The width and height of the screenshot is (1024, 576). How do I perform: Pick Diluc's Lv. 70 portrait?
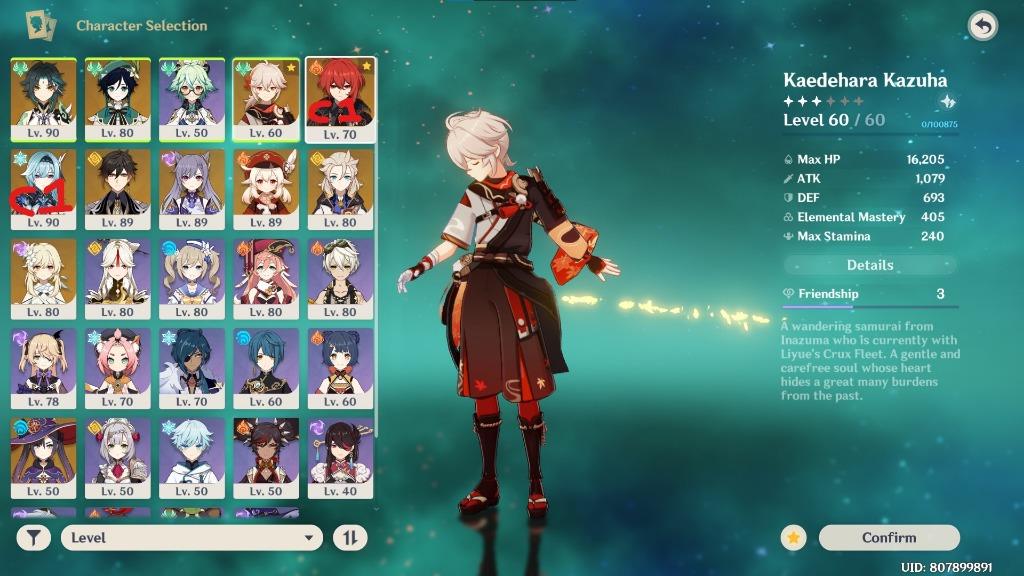click(340, 97)
